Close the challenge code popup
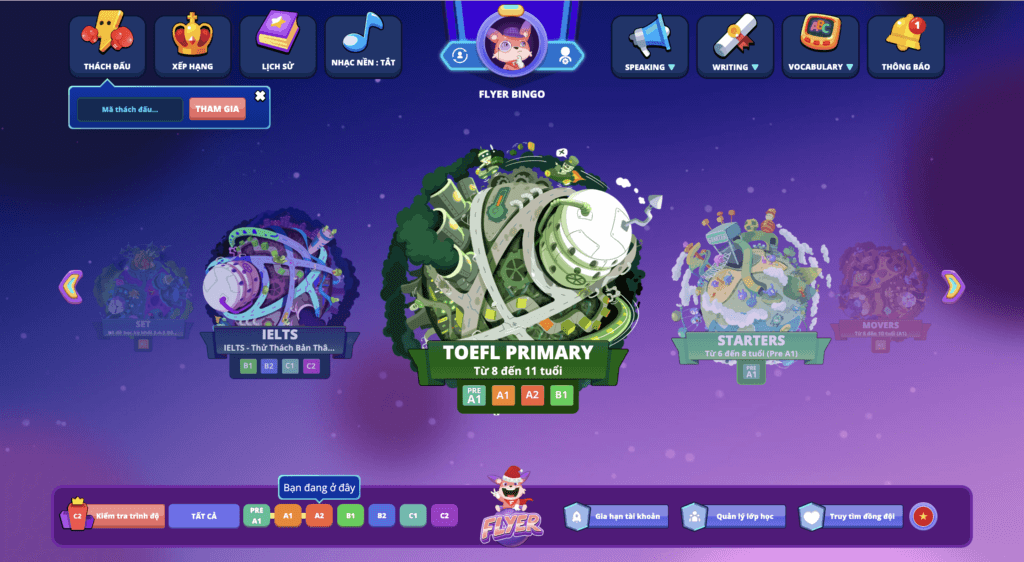The width and height of the screenshot is (1024, 562). (260, 96)
